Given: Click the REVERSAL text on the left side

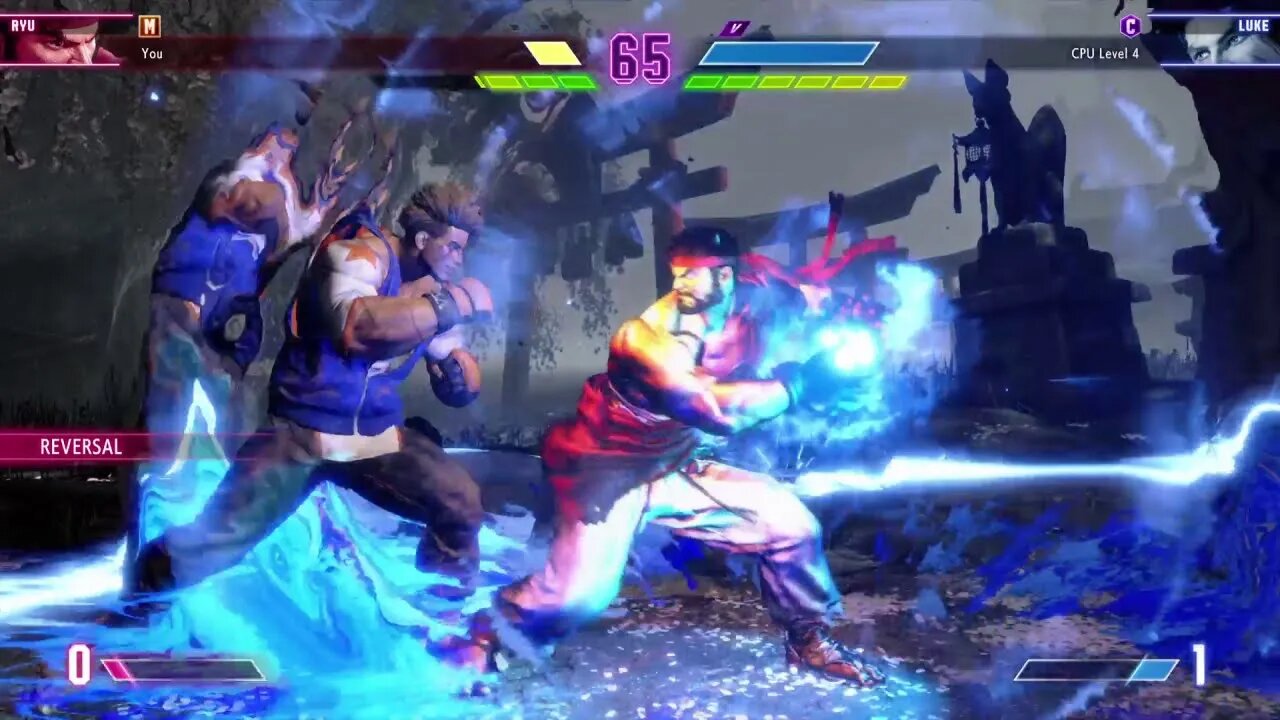Looking at the screenshot, I should point(80,447).
